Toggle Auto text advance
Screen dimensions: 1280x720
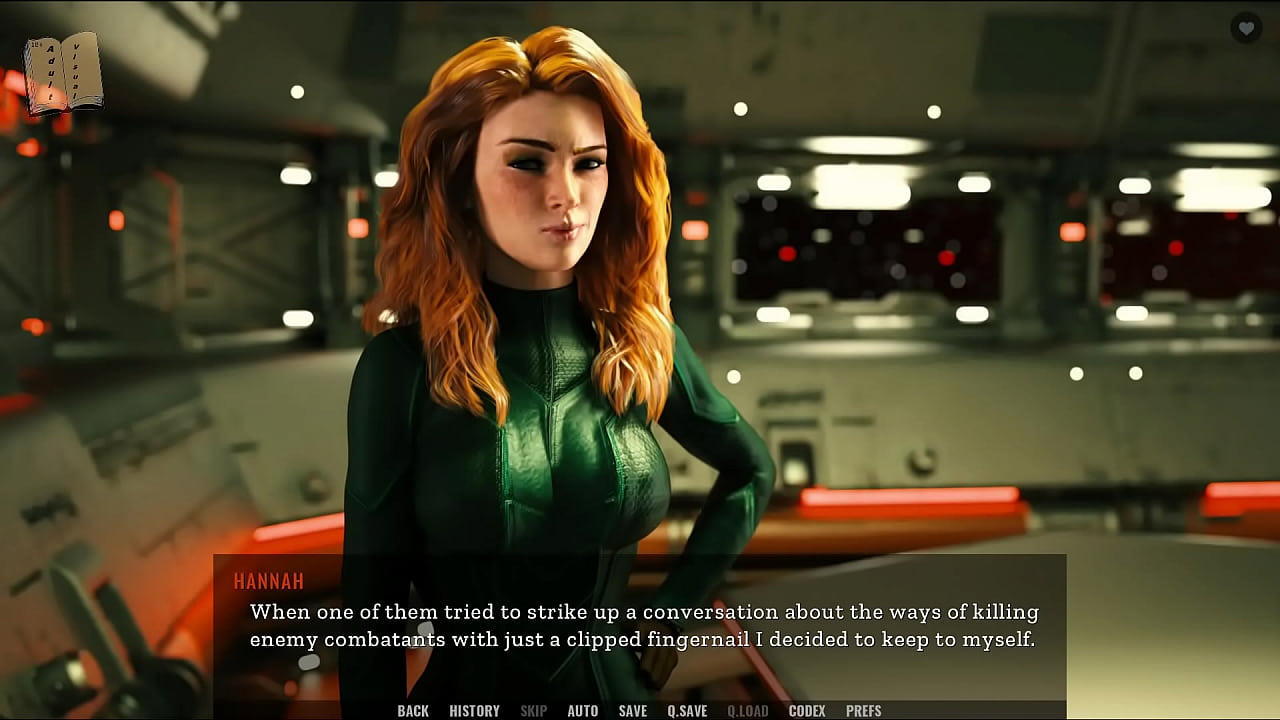[582, 711]
